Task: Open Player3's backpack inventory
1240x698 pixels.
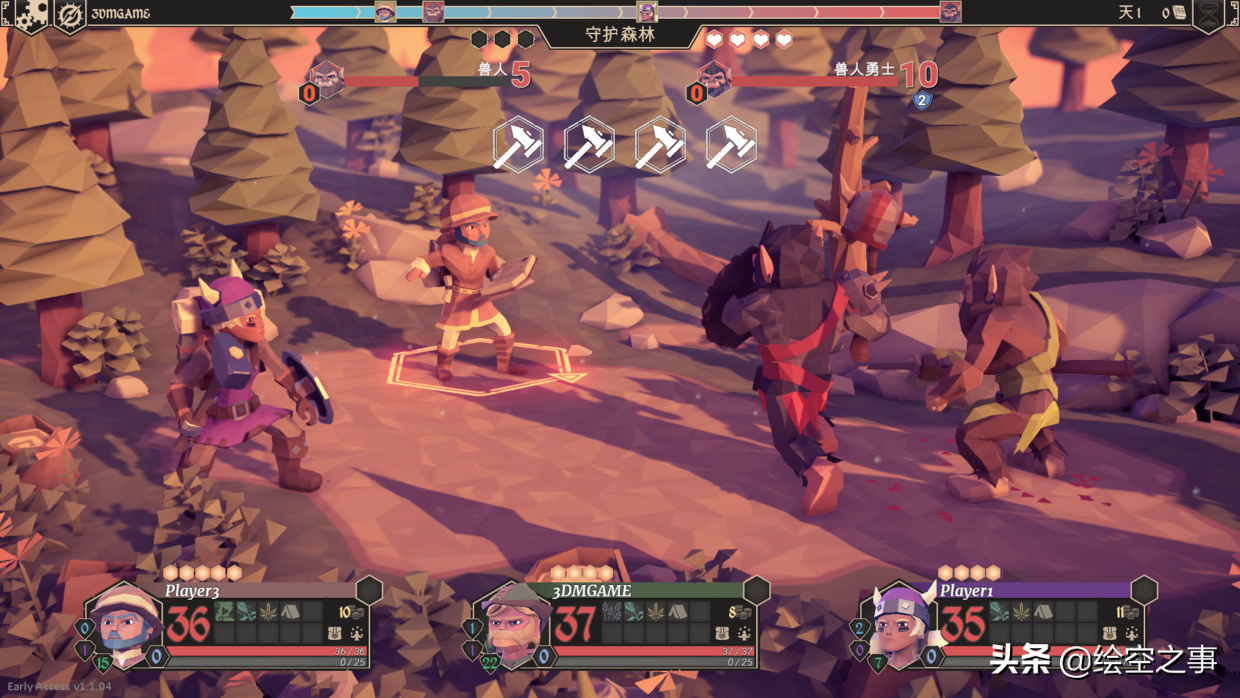Action: 335,633
